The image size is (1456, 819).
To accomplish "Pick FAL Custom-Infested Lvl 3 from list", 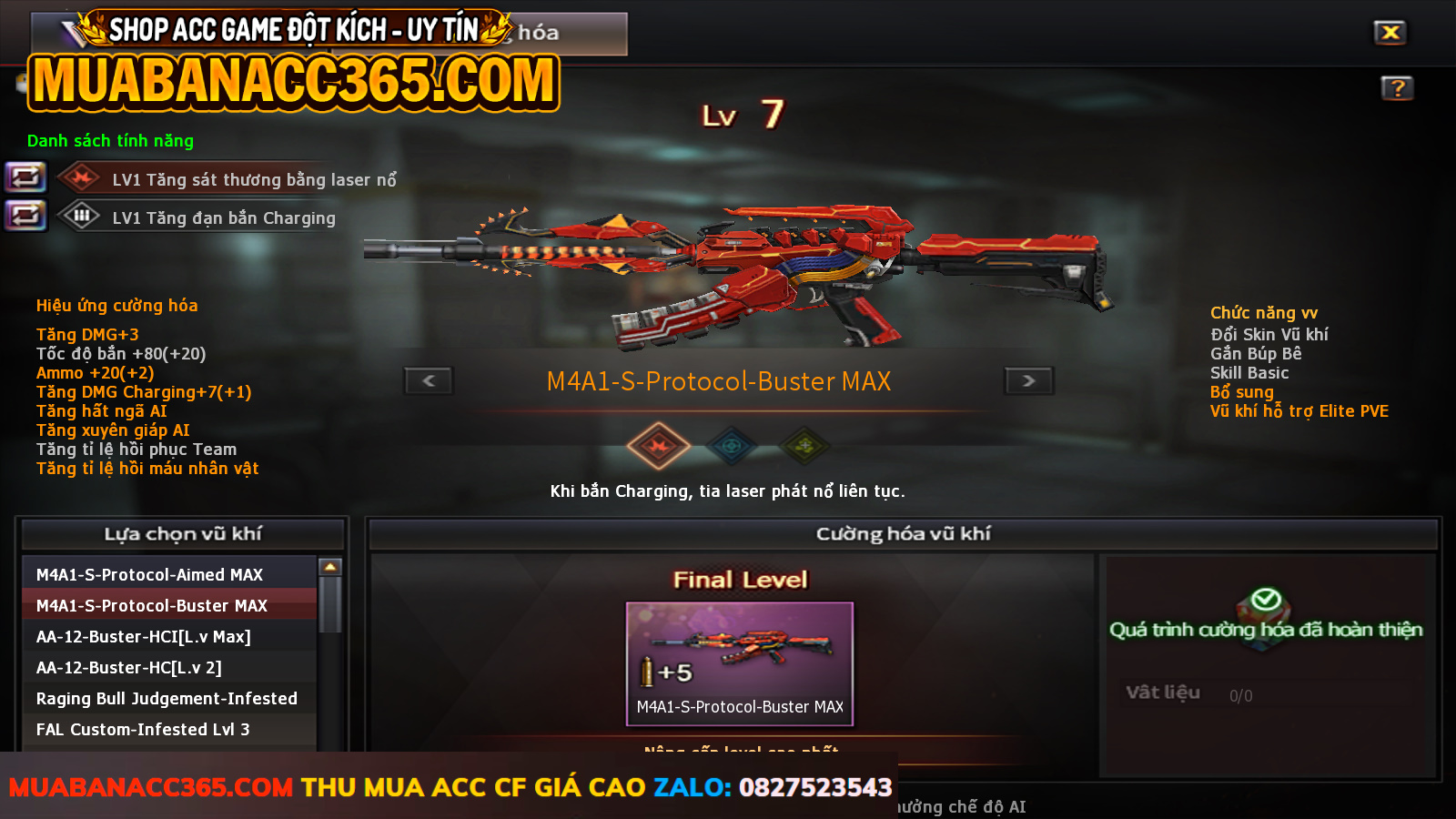I will (x=168, y=729).
